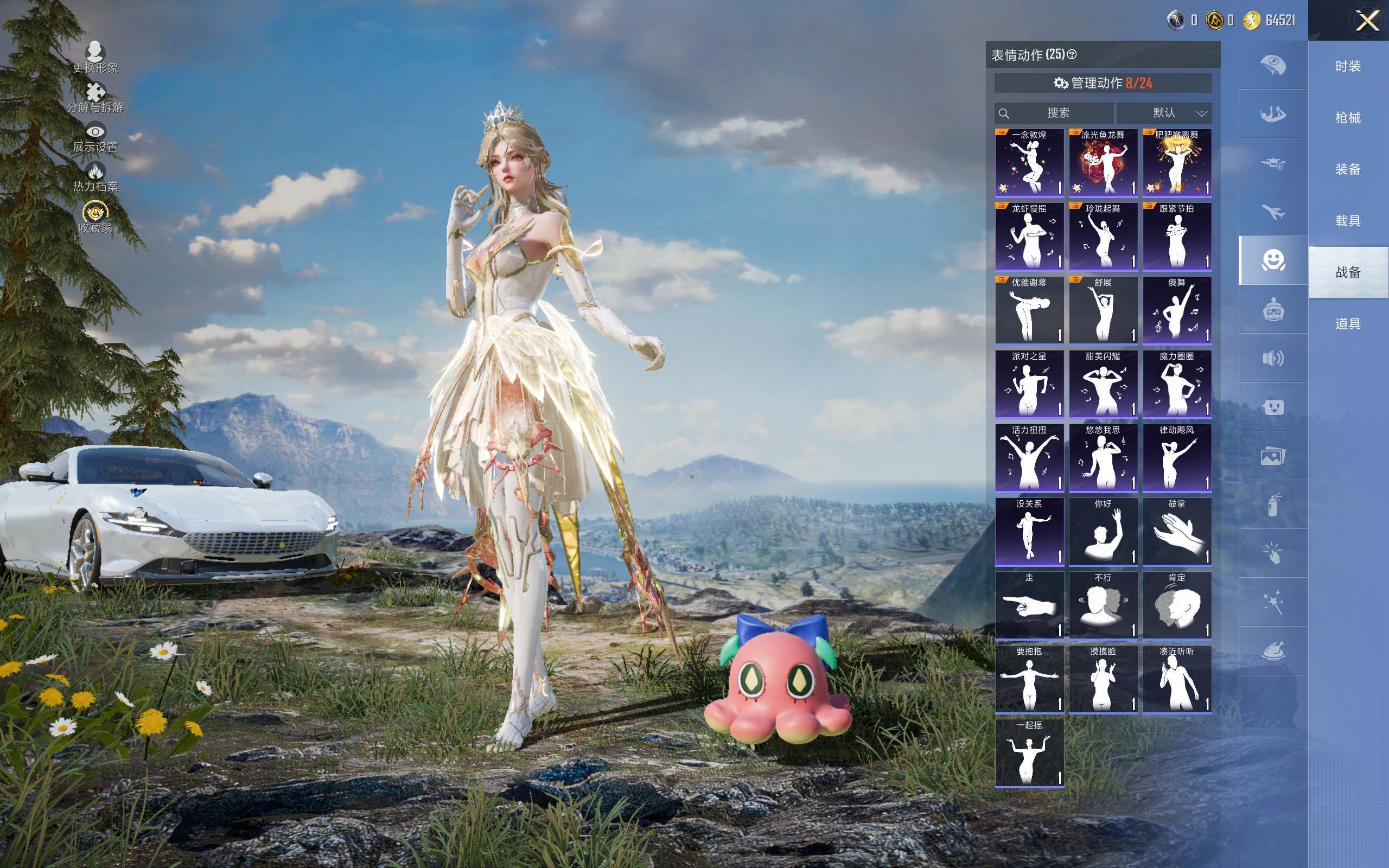Select the 装备 category tab
1389x868 pixels.
click(x=1348, y=169)
